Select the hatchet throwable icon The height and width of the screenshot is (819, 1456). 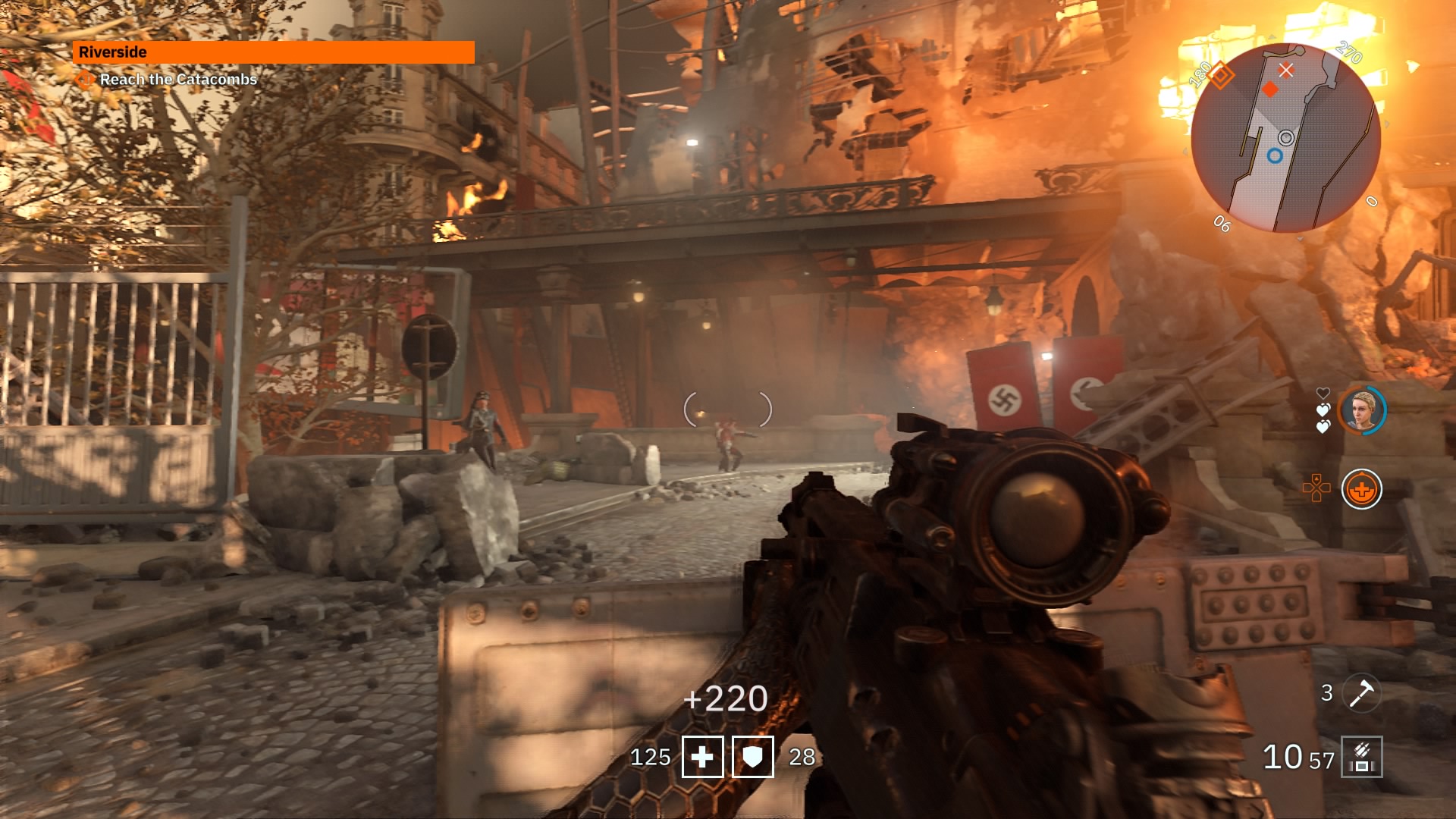click(x=1361, y=693)
